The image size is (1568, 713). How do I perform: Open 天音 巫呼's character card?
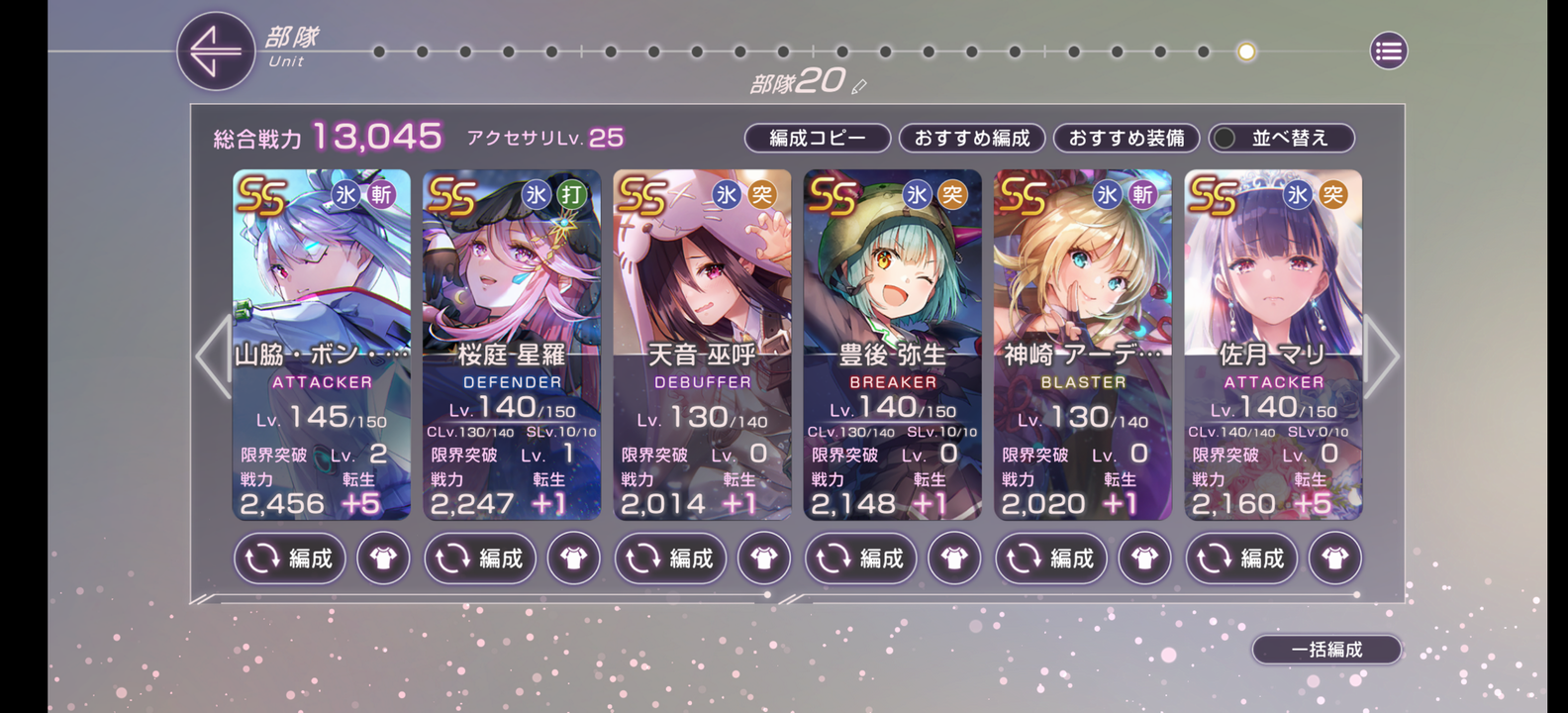click(x=702, y=297)
